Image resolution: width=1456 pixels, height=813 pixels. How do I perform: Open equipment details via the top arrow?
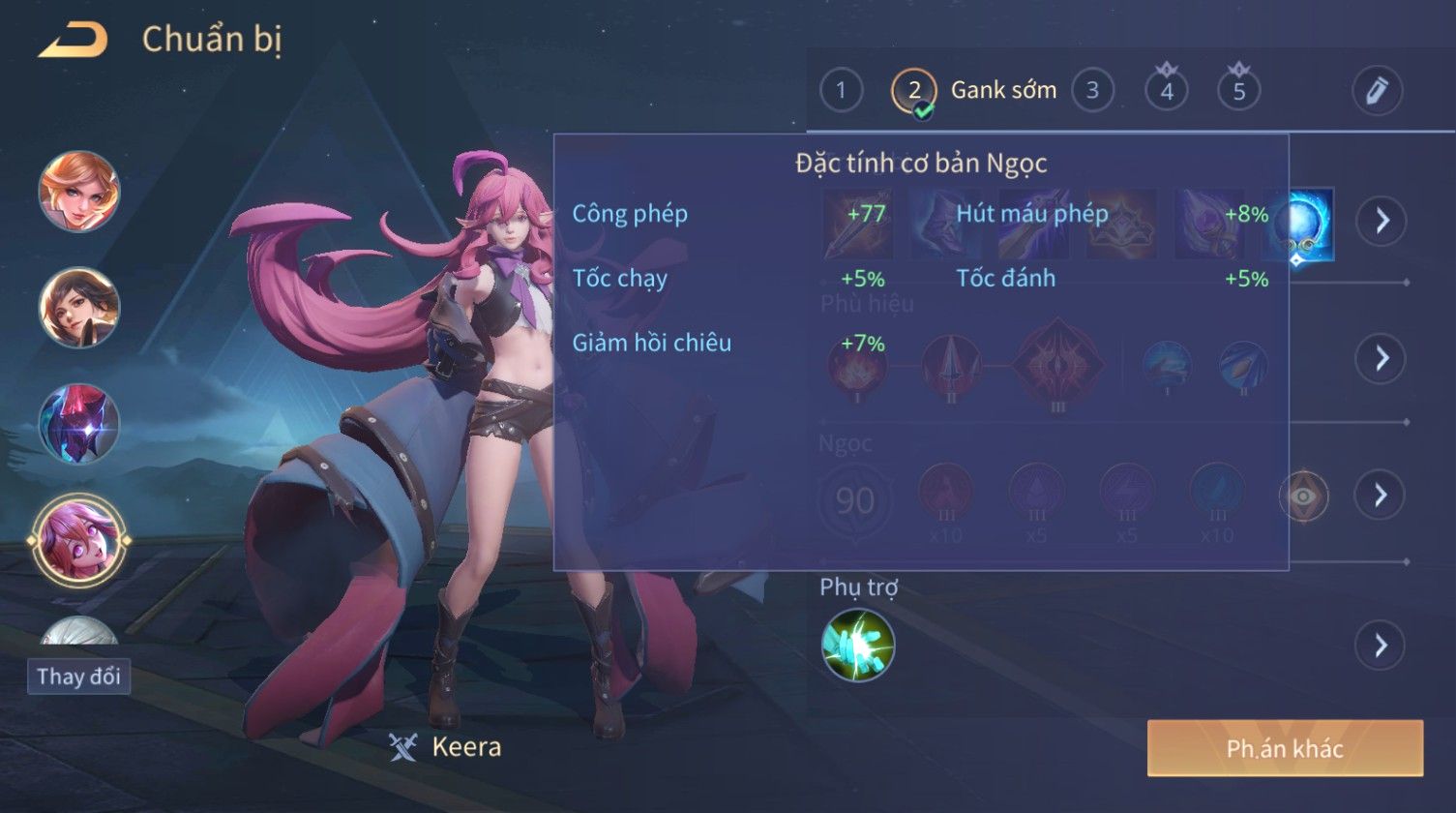click(1381, 222)
